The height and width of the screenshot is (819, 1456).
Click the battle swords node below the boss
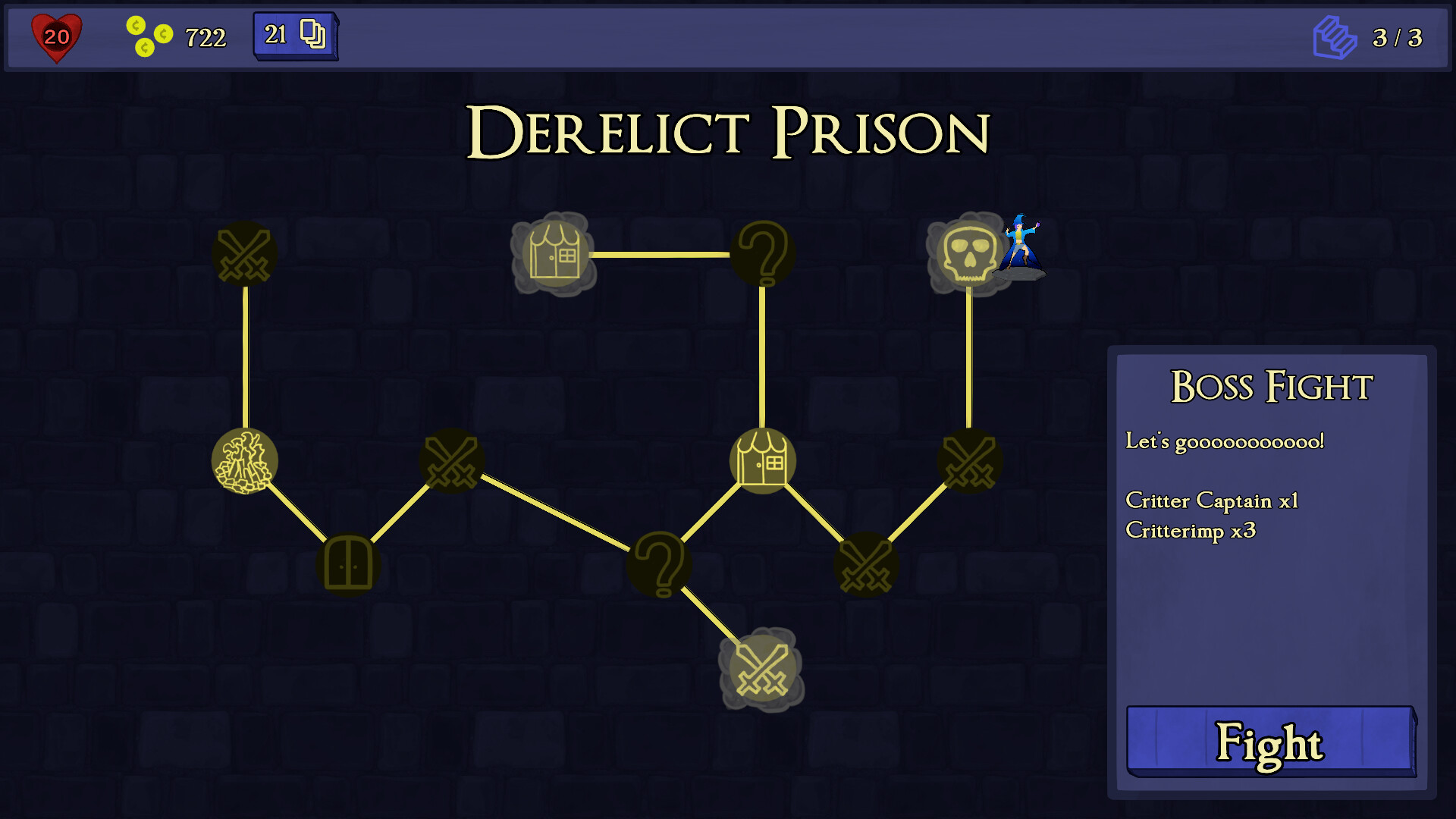coord(971,460)
